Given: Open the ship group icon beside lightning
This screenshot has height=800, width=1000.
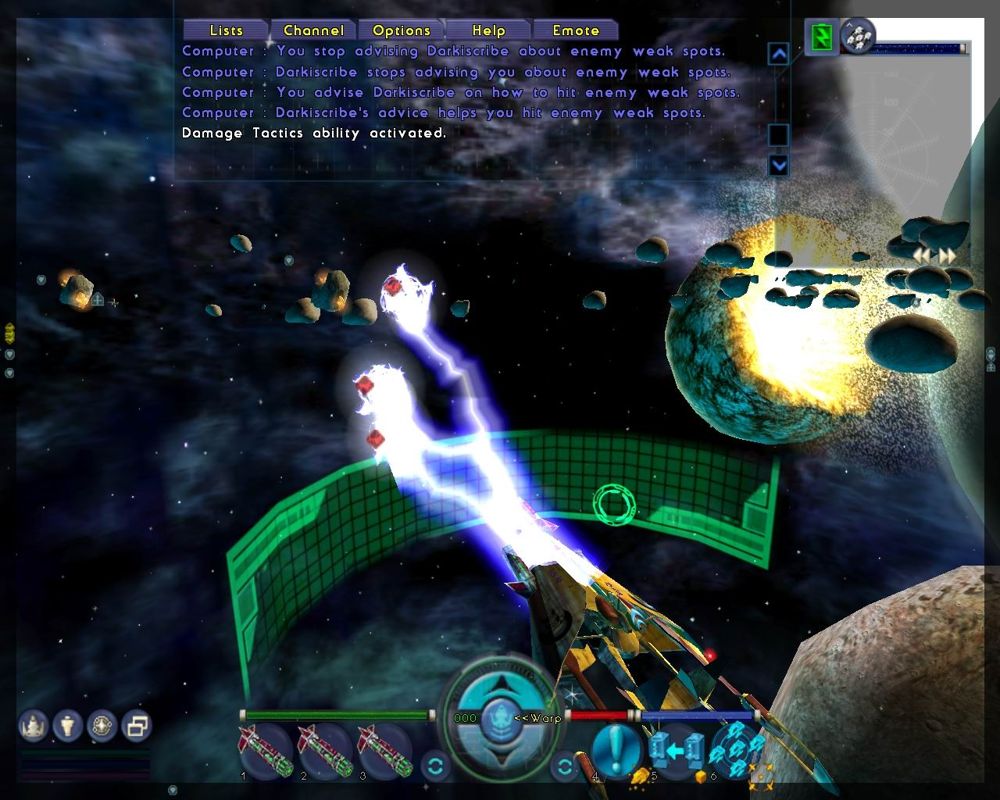Looking at the screenshot, I should tap(857, 36).
